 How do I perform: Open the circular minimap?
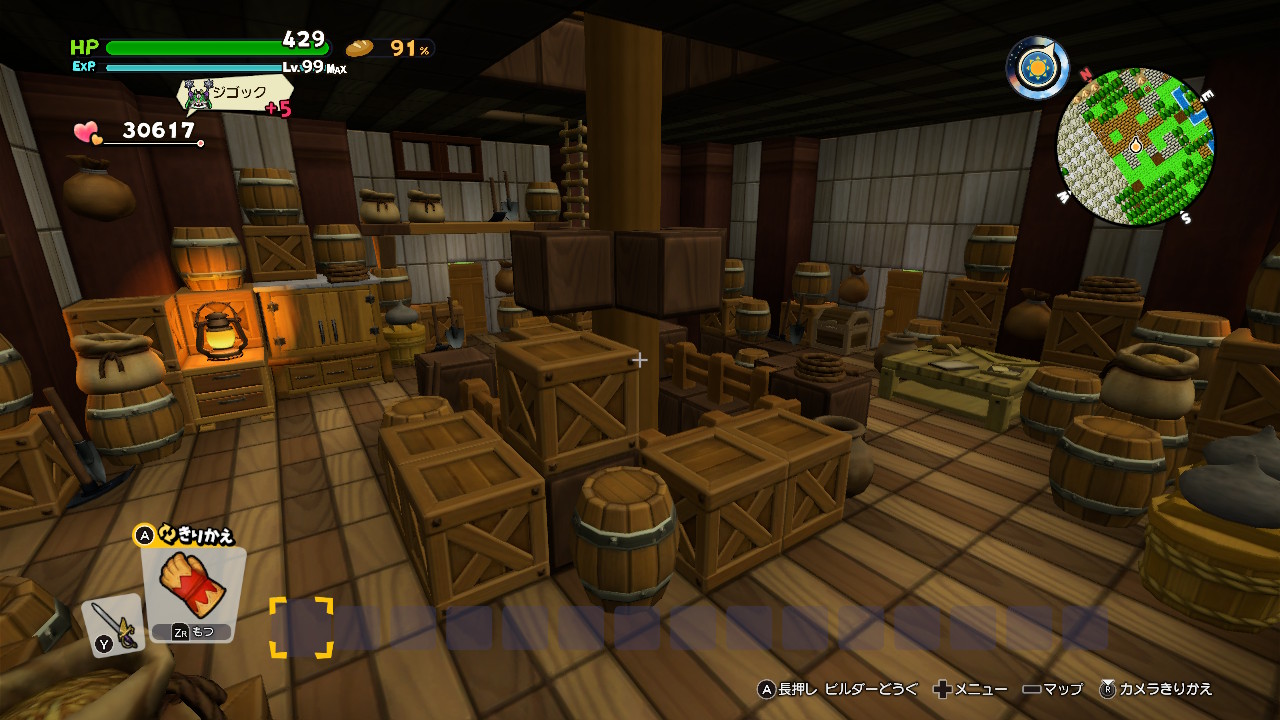[x=1135, y=147]
